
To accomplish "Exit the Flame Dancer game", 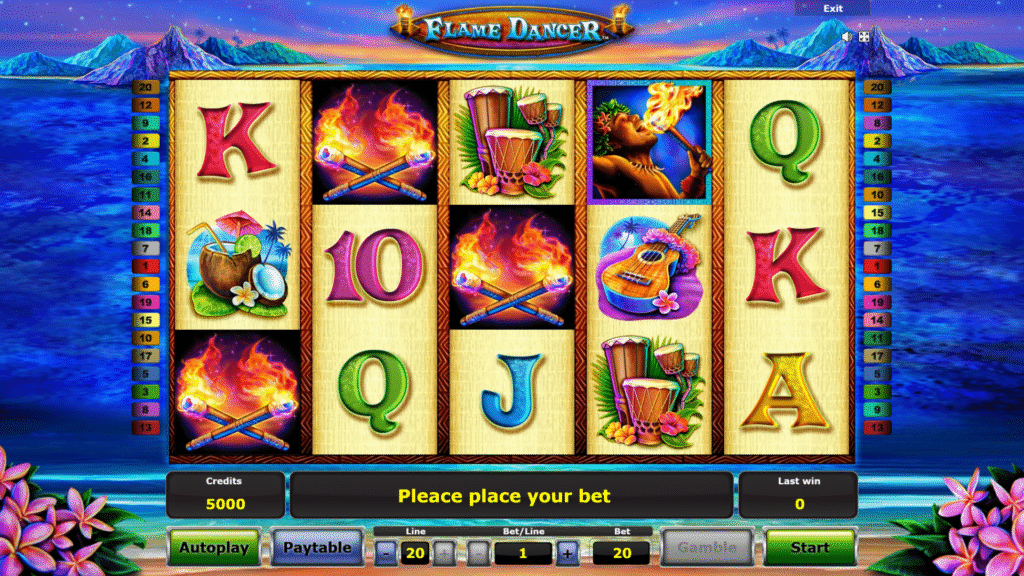I will [832, 8].
